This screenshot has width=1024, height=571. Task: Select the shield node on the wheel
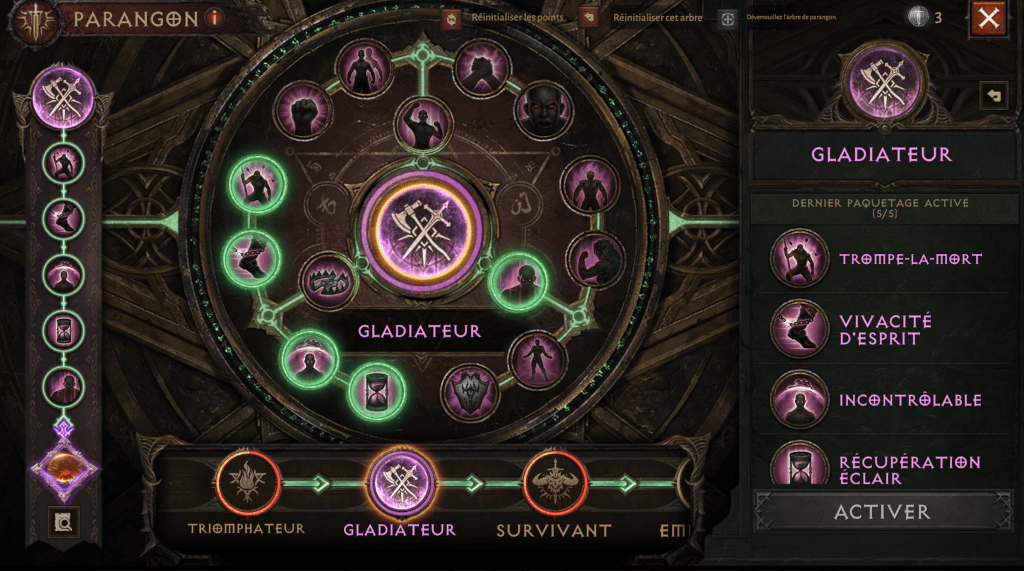pos(471,392)
